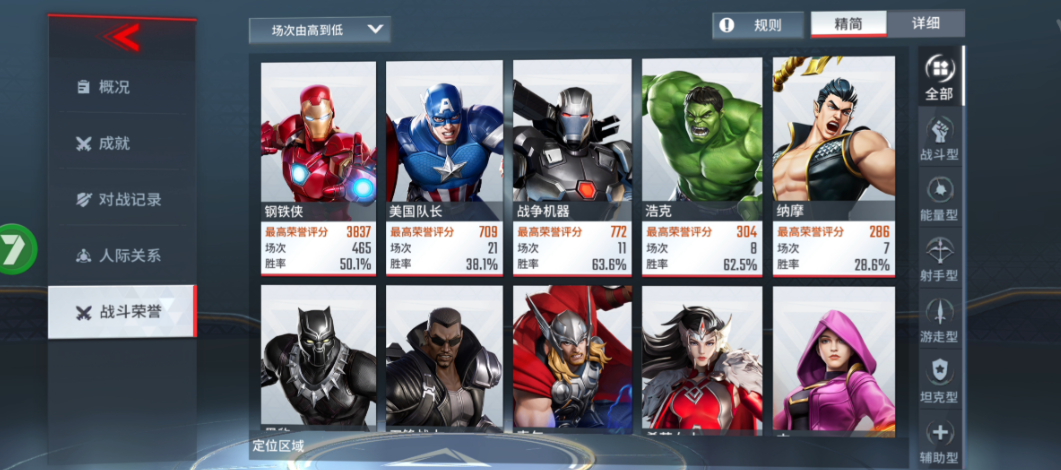Filter heroes by 全部 all types
Image resolution: width=1061 pixels, height=470 pixels.
click(x=939, y=77)
